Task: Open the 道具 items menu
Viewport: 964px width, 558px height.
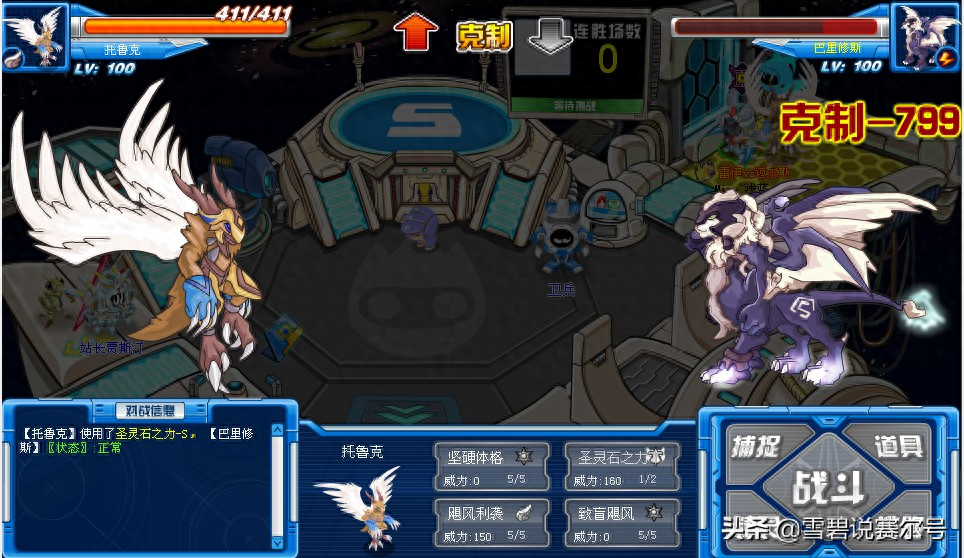Action: 897,446
